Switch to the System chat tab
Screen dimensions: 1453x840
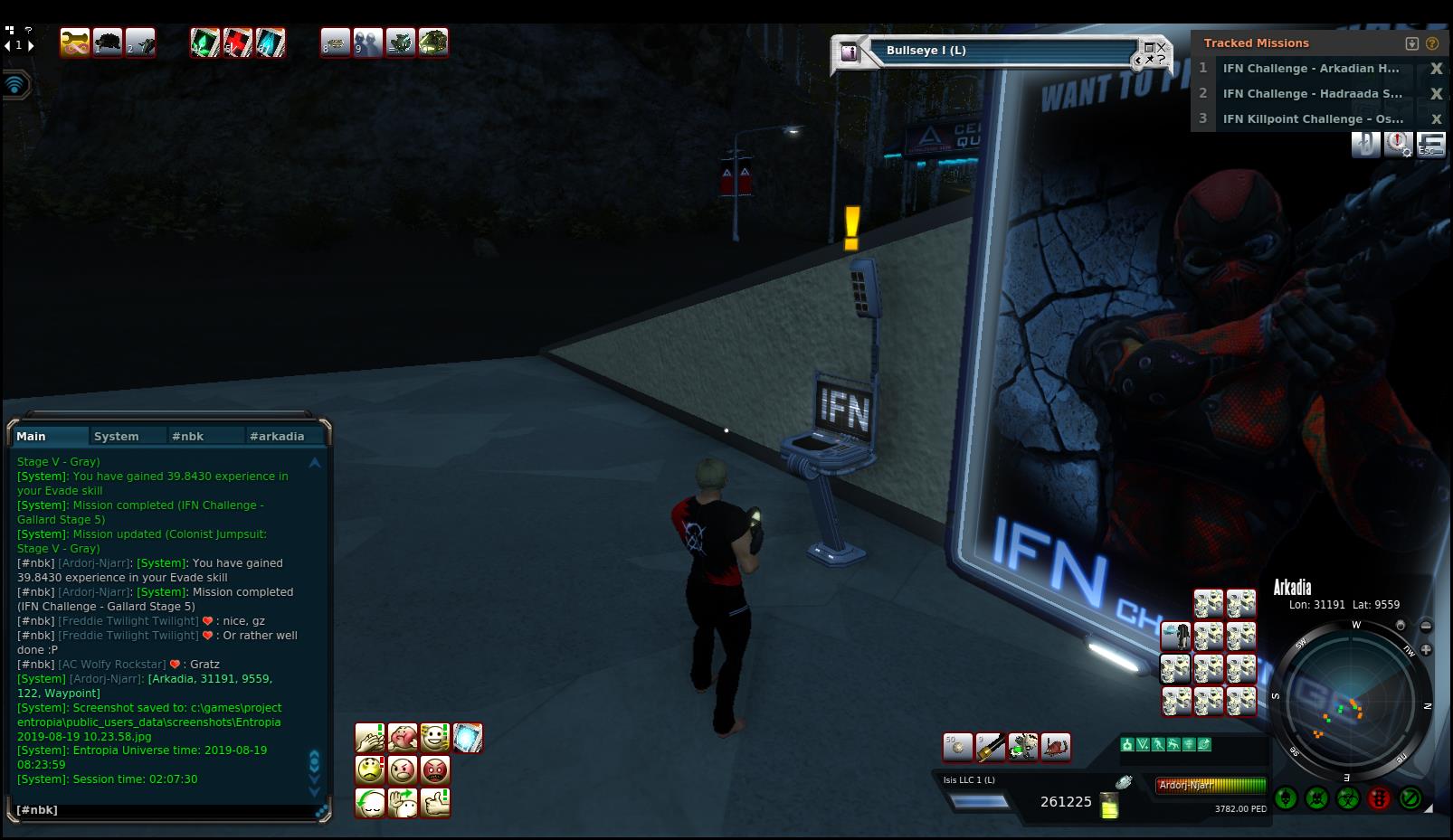pos(117,436)
